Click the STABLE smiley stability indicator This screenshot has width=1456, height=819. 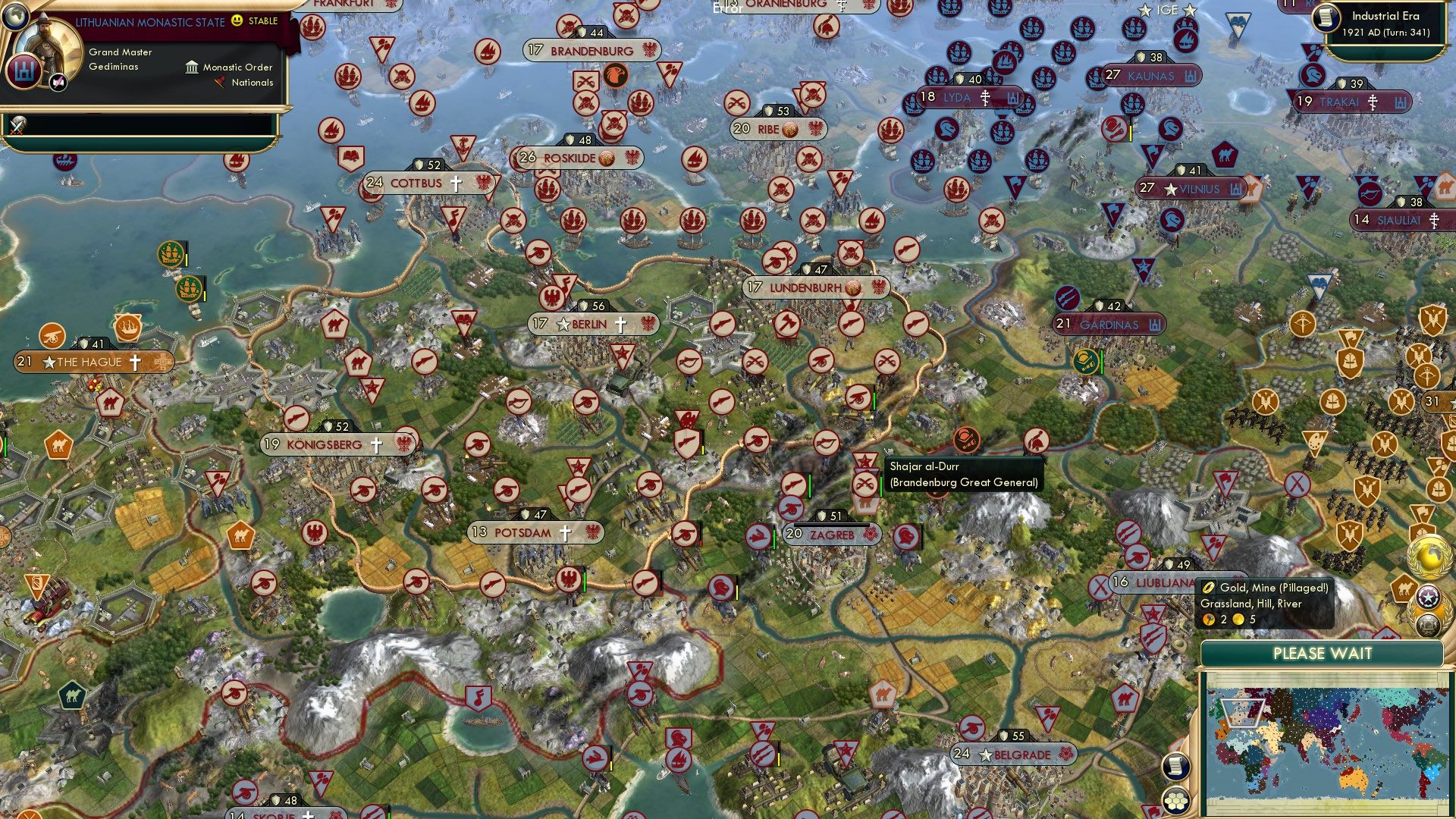[236, 21]
